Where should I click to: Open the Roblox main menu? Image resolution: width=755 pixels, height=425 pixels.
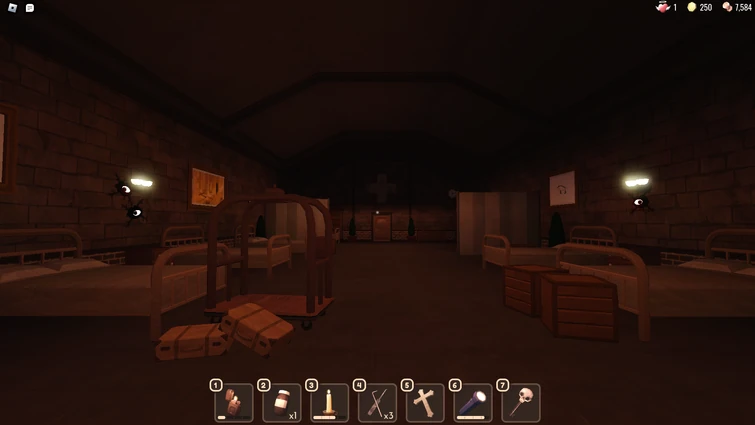(12, 8)
